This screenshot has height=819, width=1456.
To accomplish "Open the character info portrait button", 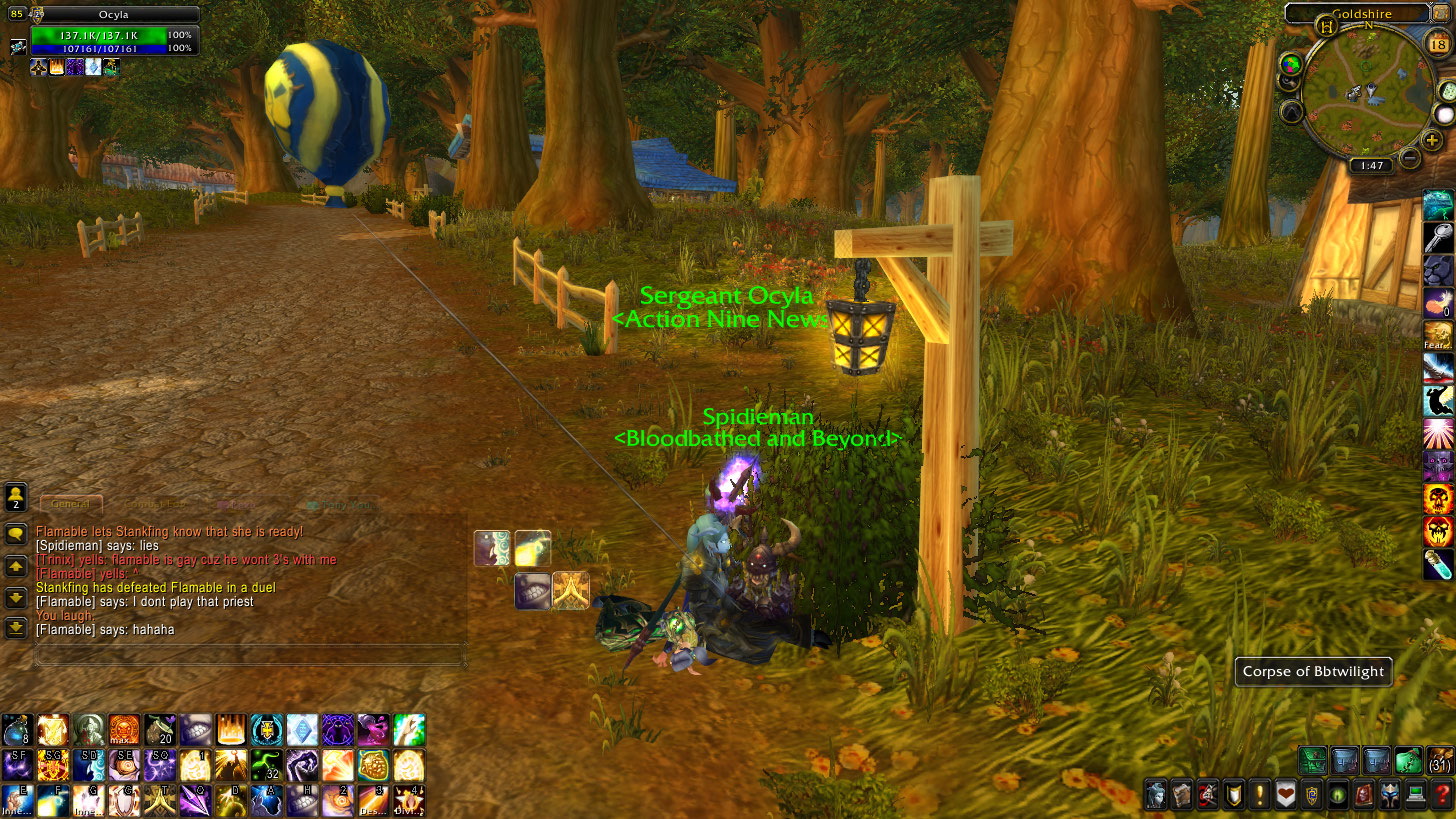I will click(1156, 796).
